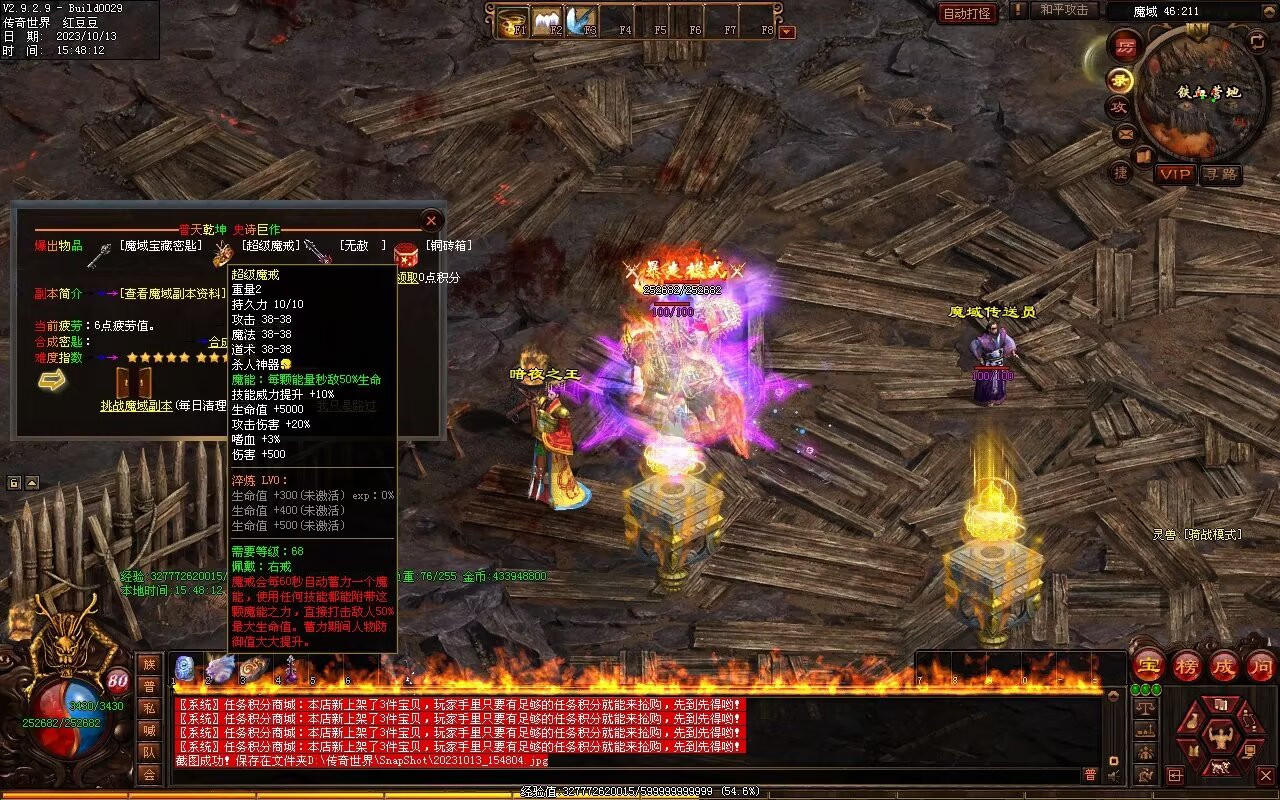Select the 攻 round button beside minimap

point(1119,106)
